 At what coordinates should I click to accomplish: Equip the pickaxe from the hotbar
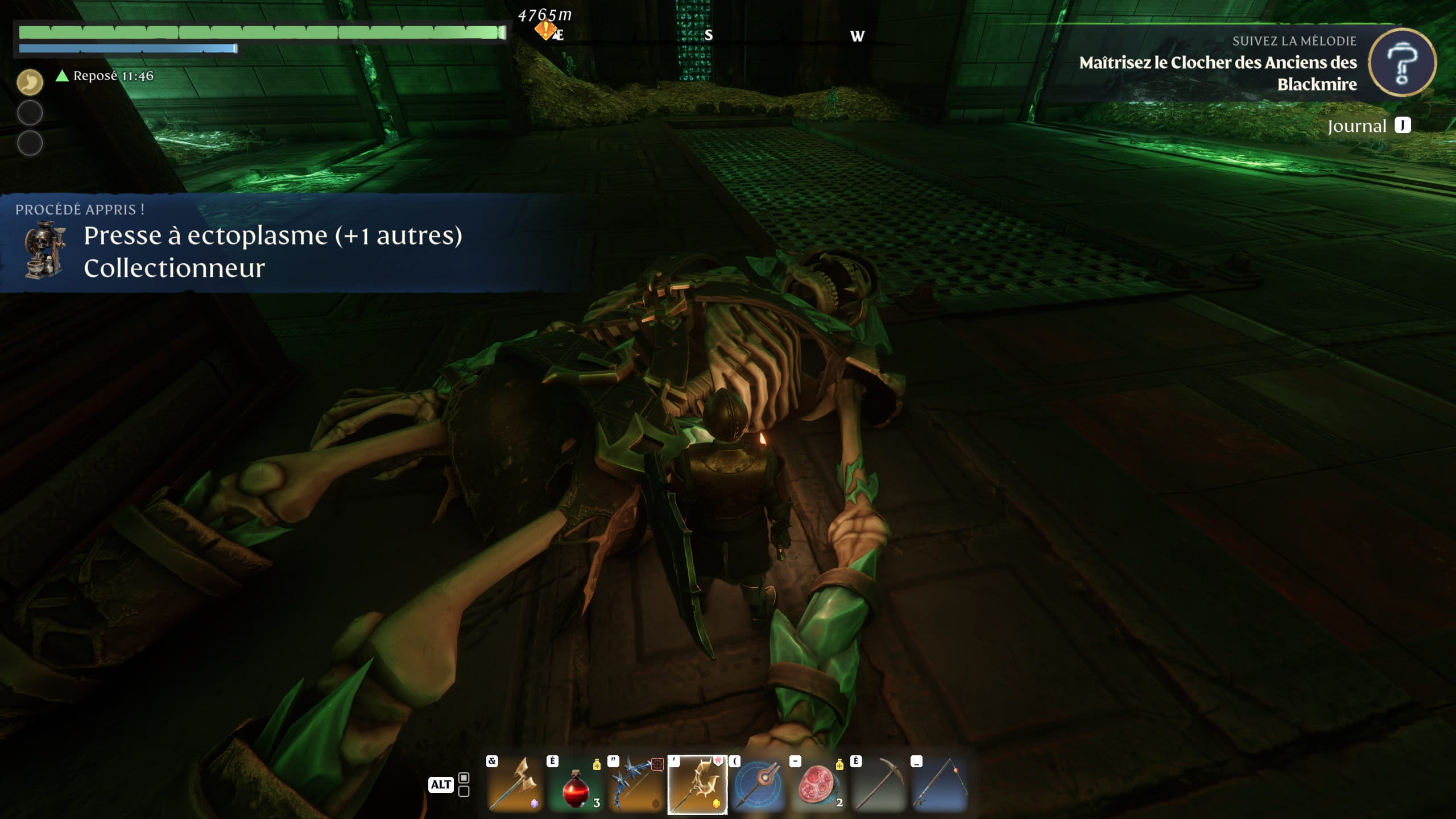pos(879,785)
